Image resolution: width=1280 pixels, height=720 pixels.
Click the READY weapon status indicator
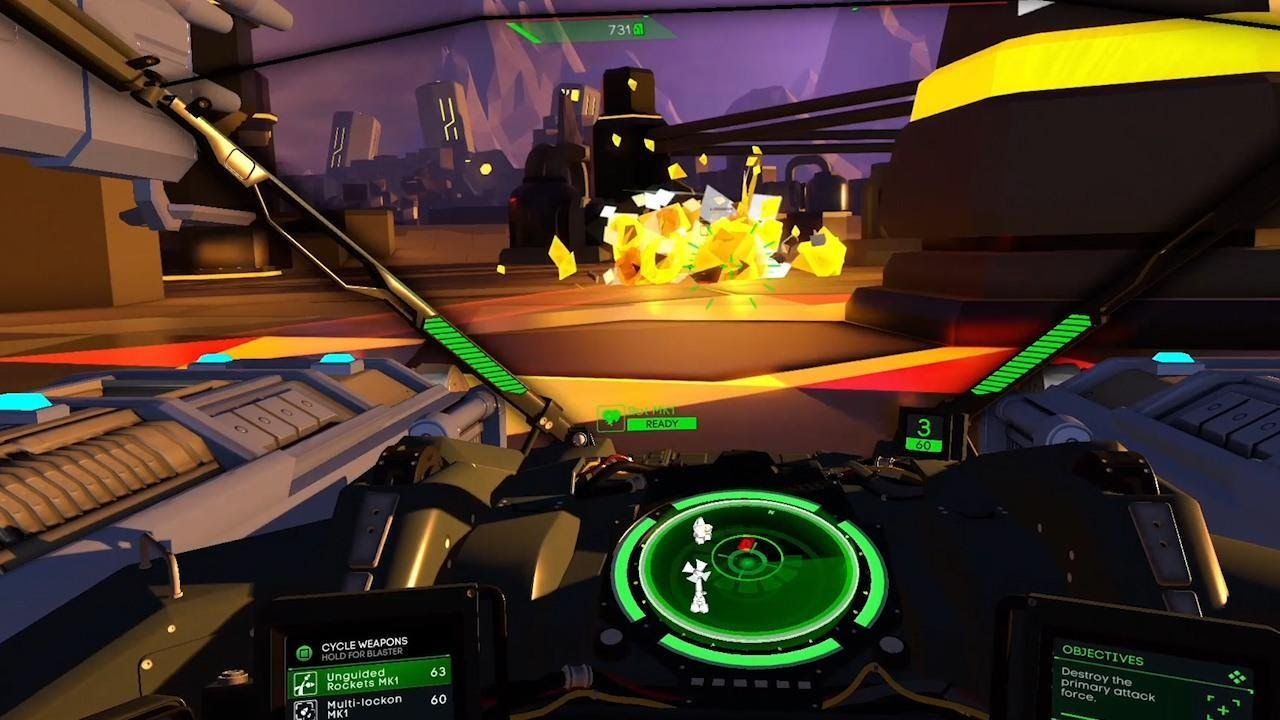[x=661, y=424]
